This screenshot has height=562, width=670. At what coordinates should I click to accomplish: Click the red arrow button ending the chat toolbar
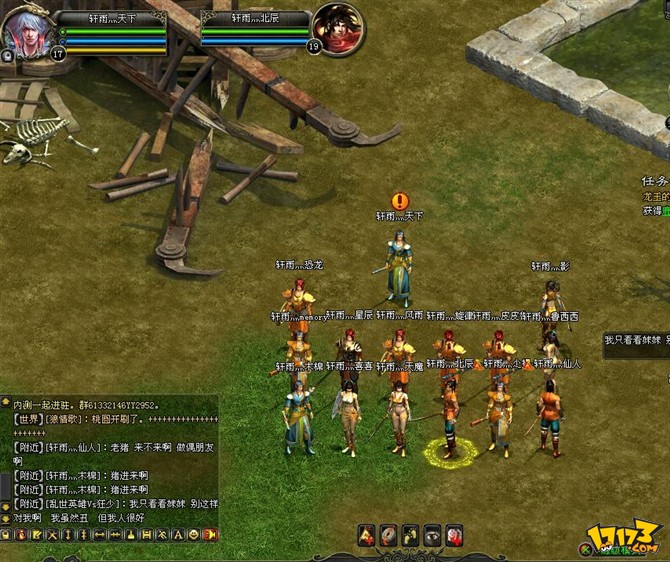(209, 536)
